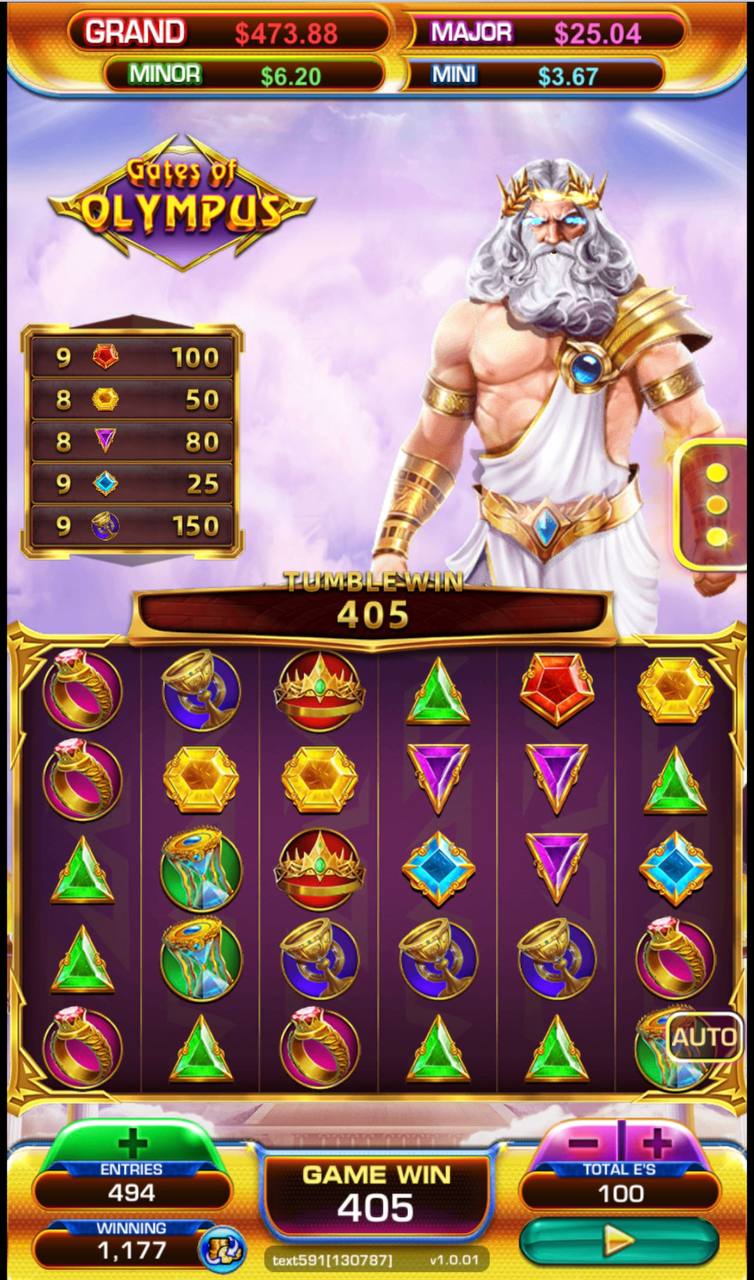This screenshot has width=754, height=1280.
Task: Decrease Total E's with the minus button
Action: coord(587,1142)
